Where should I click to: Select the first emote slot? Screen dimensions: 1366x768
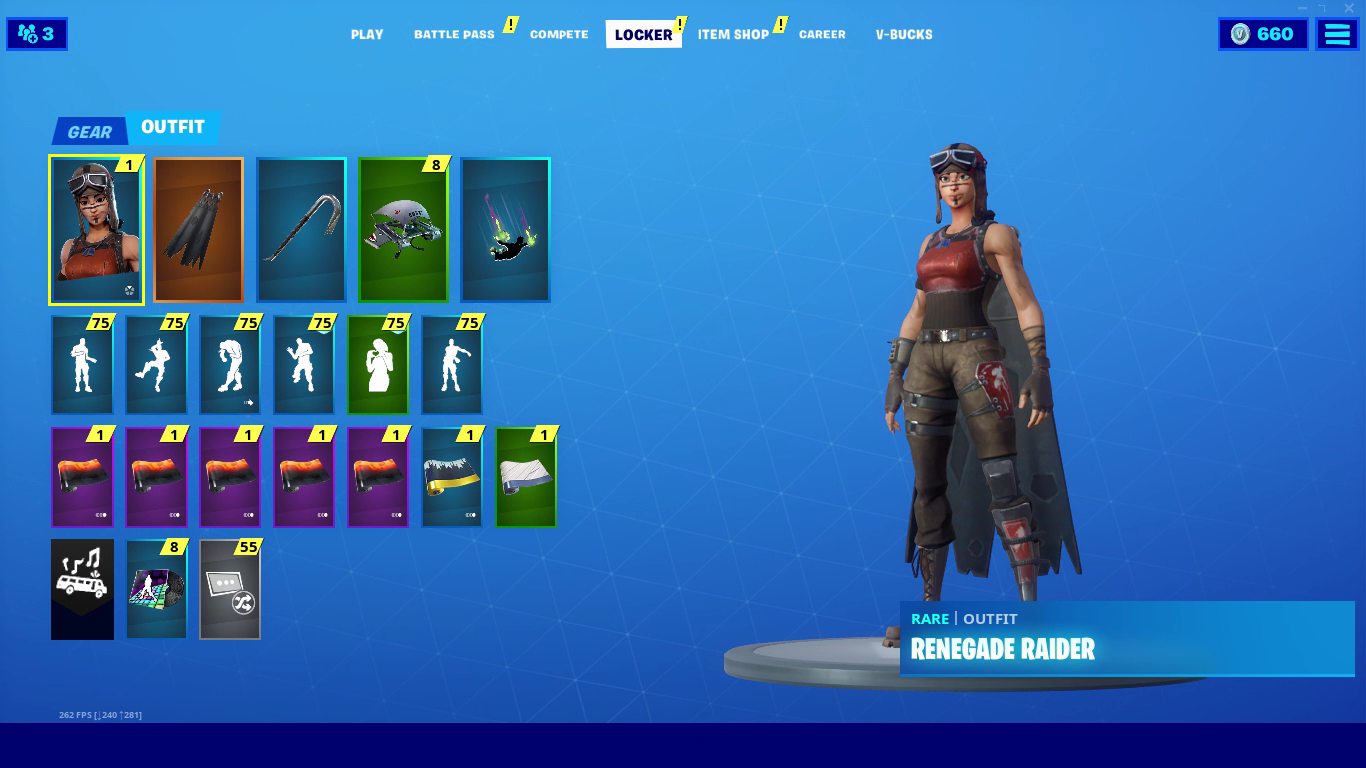click(x=82, y=364)
